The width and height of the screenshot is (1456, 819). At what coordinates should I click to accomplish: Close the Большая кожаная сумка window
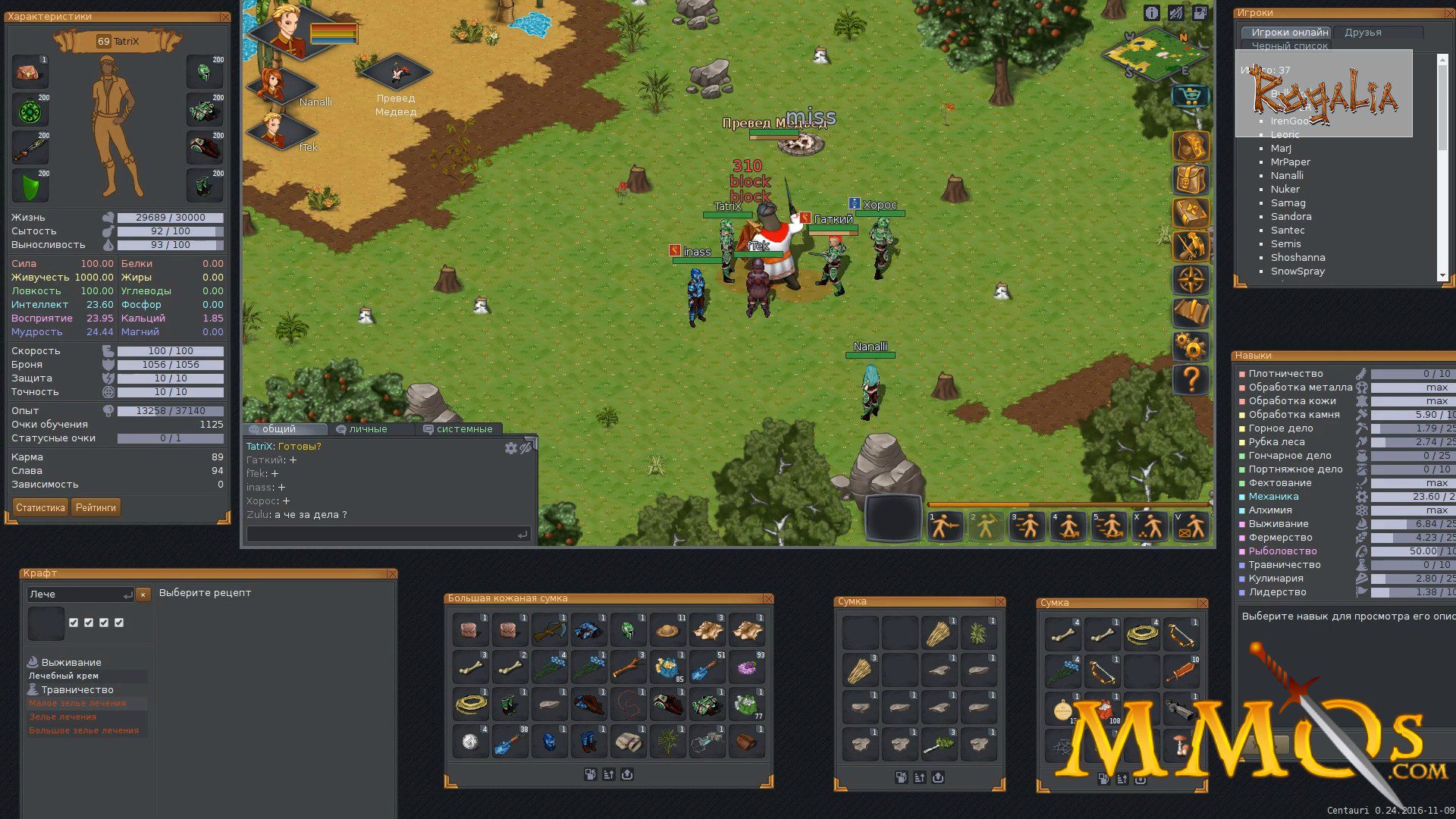(x=768, y=598)
